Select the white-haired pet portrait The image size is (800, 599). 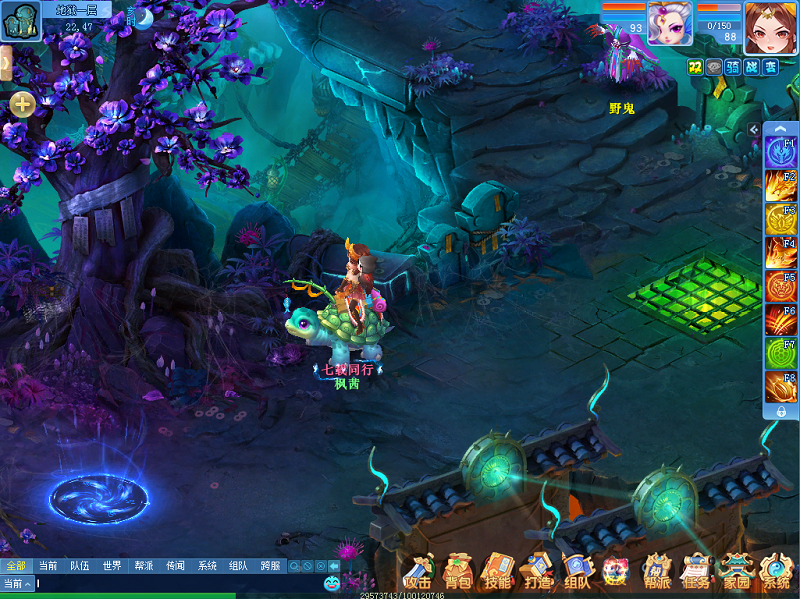[669, 22]
